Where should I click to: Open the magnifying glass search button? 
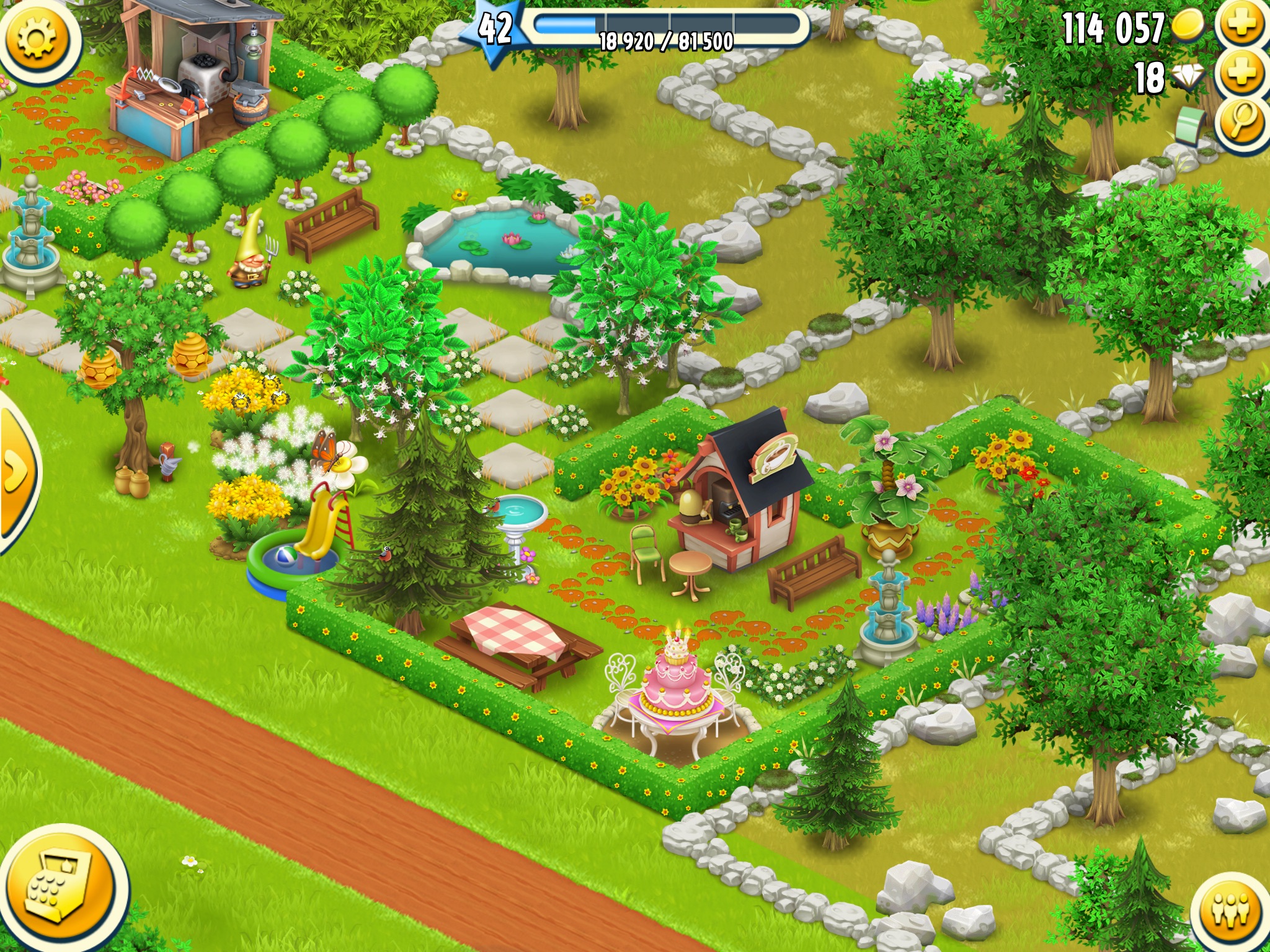(x=1242, y=121)
